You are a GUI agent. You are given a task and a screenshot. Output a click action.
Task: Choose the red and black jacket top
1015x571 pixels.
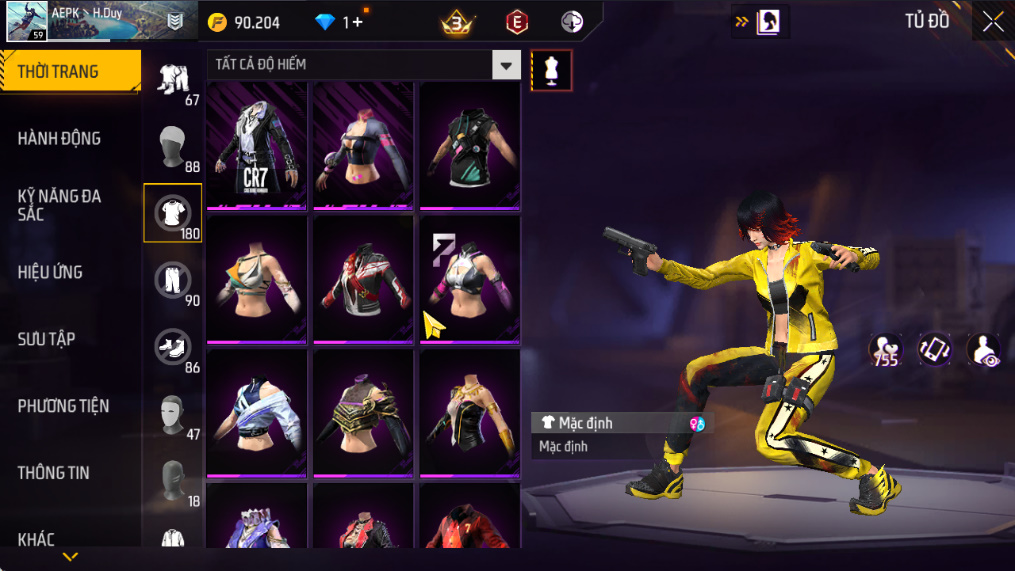click(x=362, y=279)
